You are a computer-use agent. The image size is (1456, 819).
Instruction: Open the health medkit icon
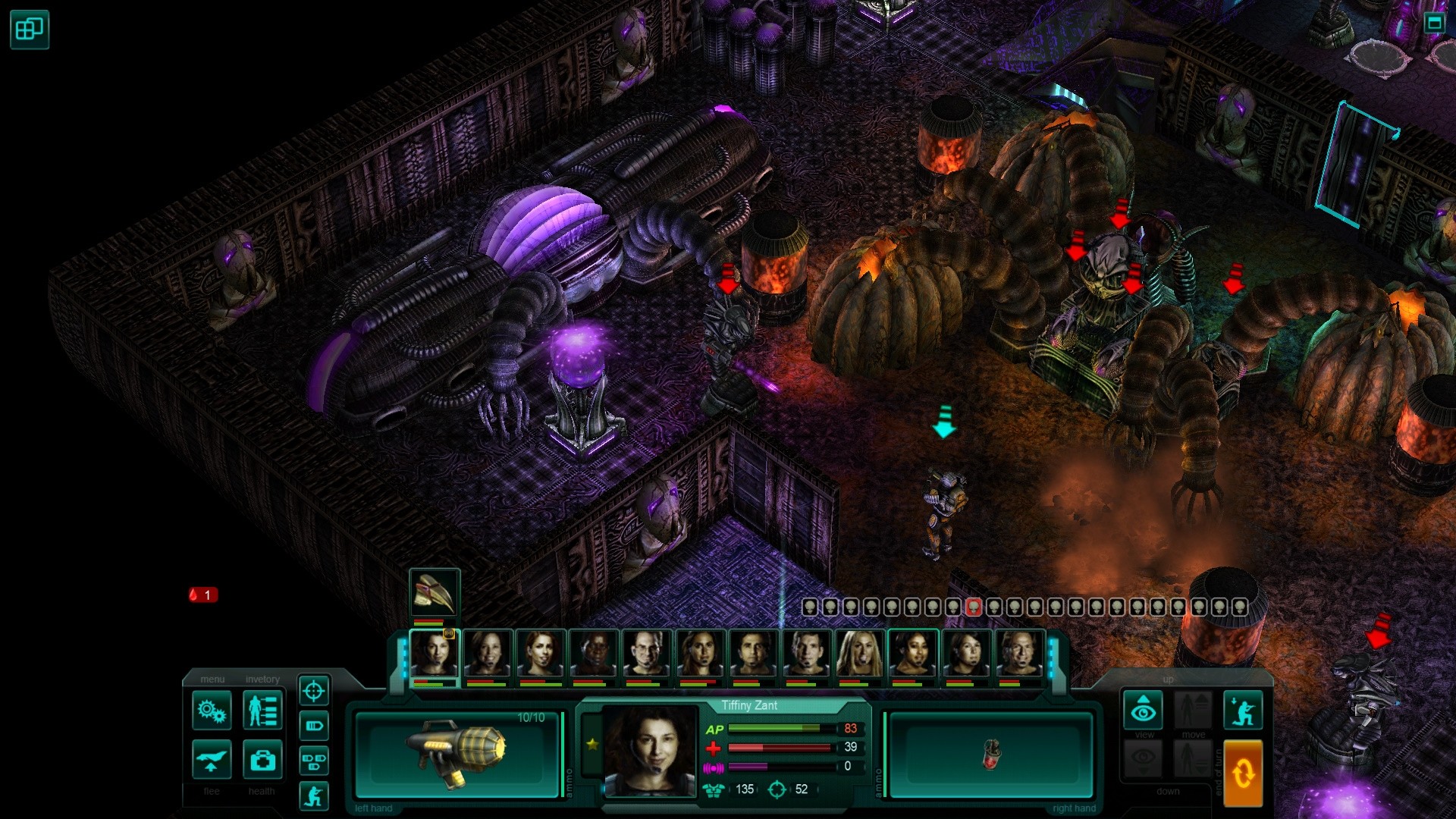(262, 761)
